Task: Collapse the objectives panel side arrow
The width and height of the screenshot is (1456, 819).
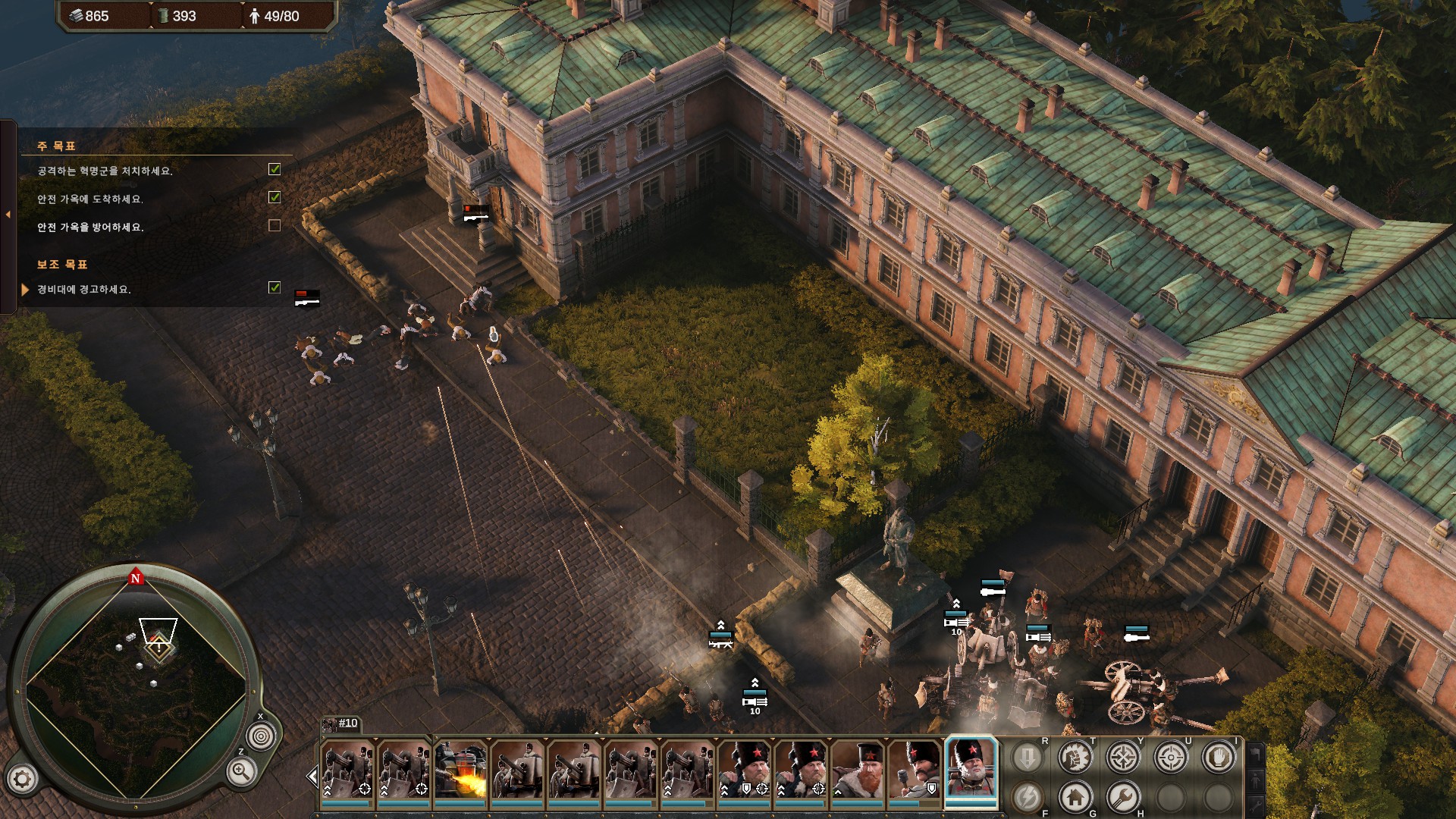Action: tap(8, 215)
